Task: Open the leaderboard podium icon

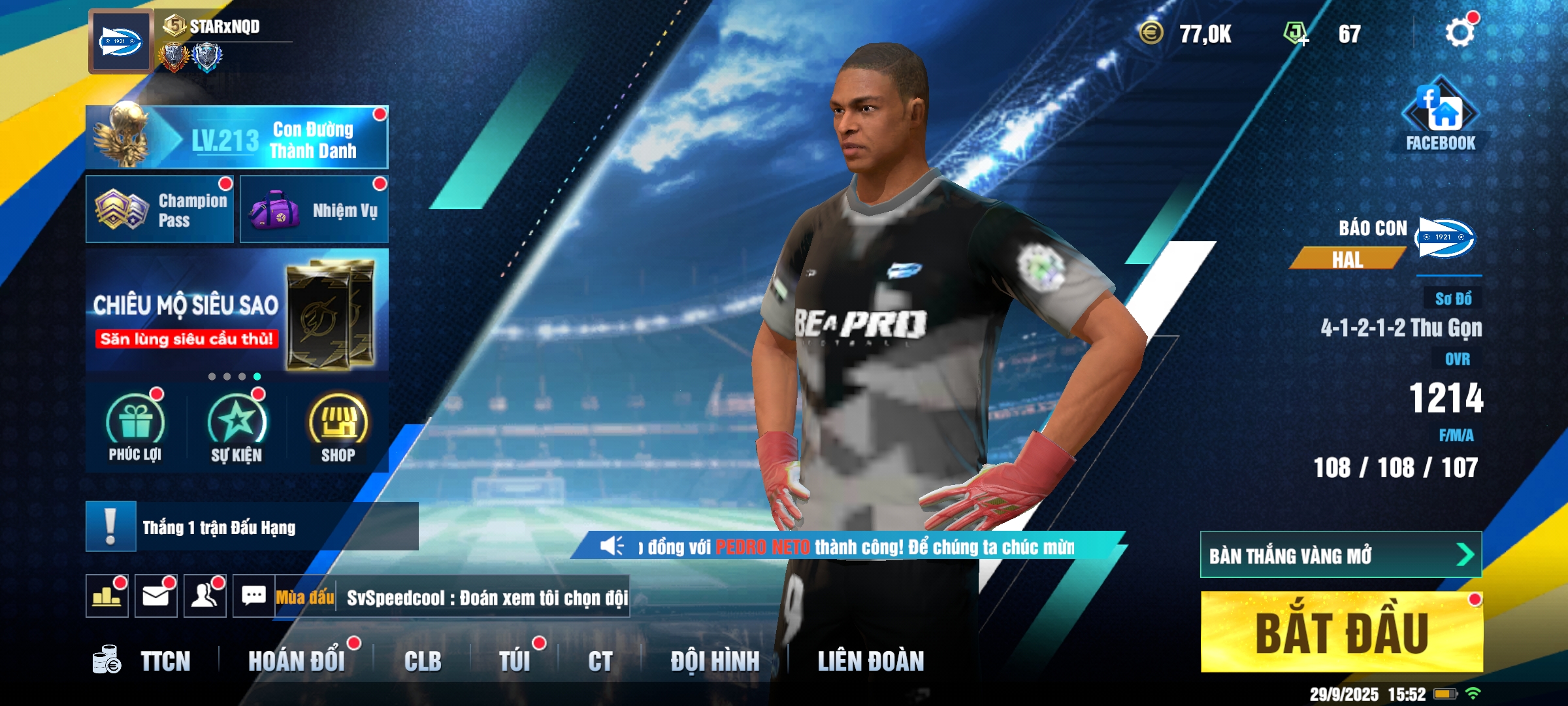Action: pyautogui.click(x=107, y=596)
